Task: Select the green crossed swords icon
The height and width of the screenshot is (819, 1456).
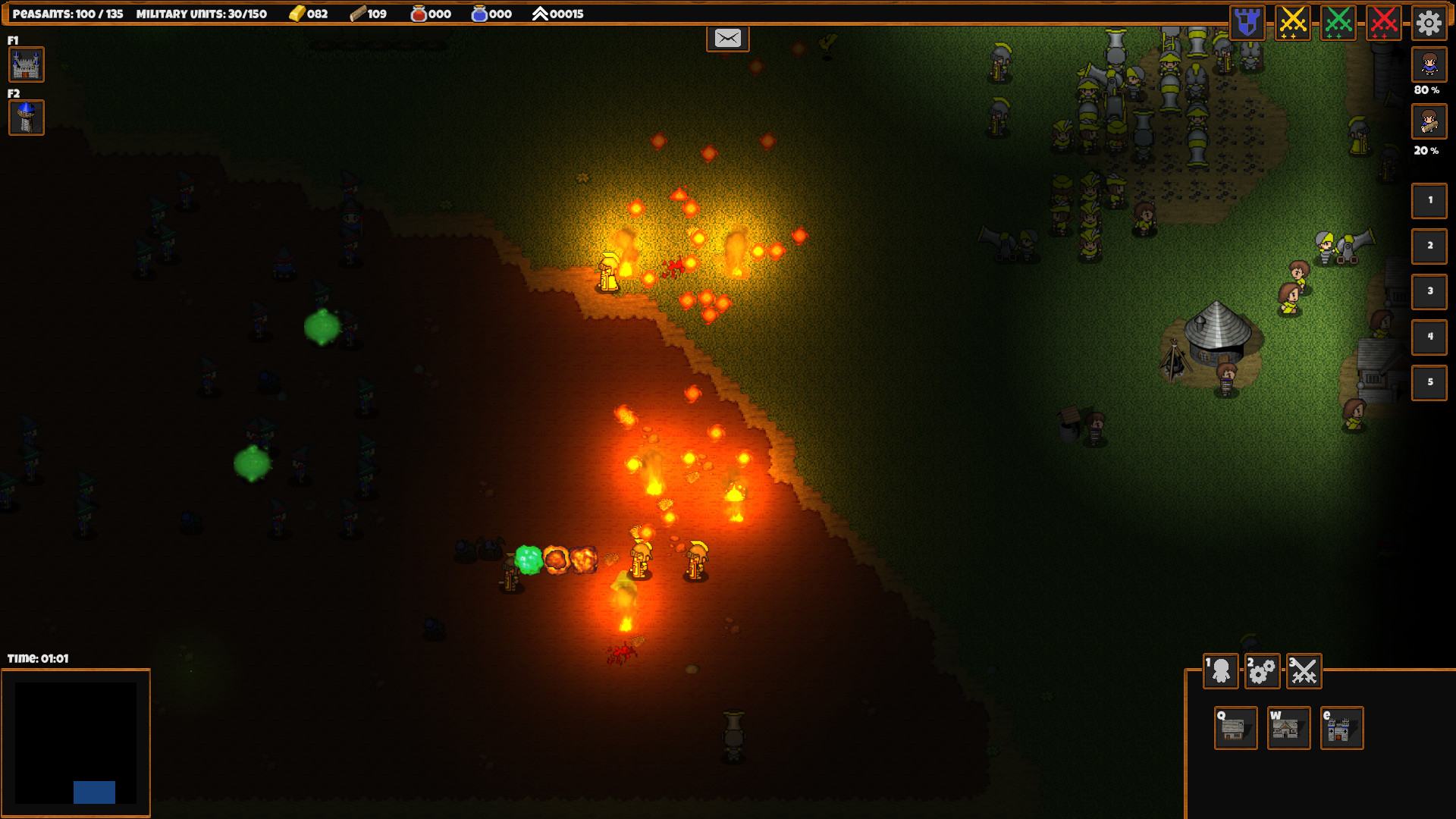Action: [1338, 24]
